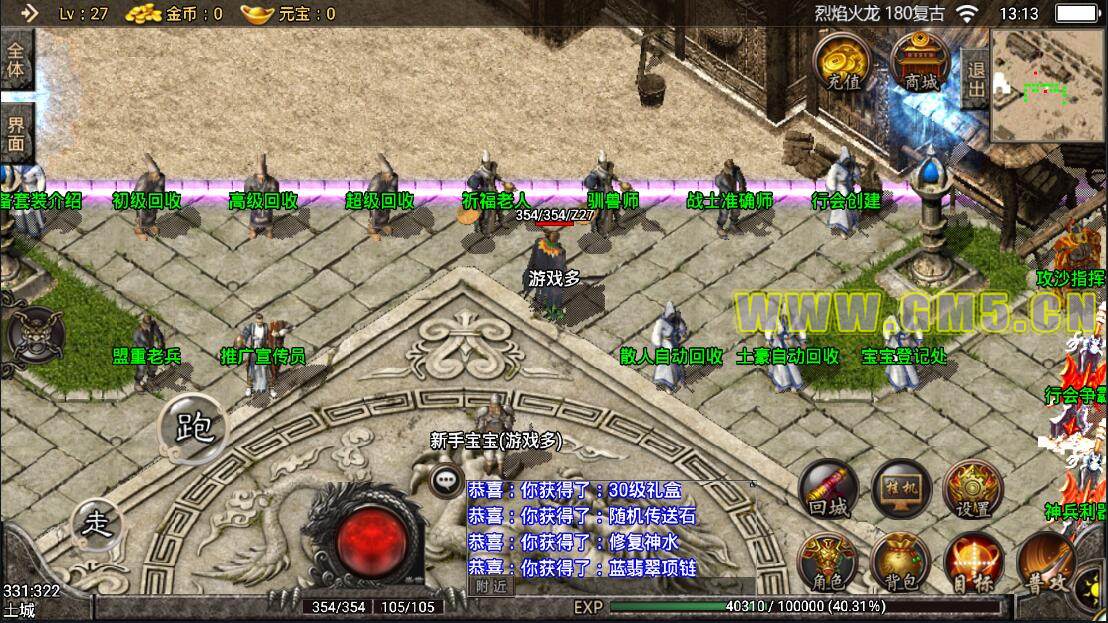The height and width of the screenshot is (623, 1108).
Task: Toggle the 跑 run mode button
Action: [x=193, y=429]
